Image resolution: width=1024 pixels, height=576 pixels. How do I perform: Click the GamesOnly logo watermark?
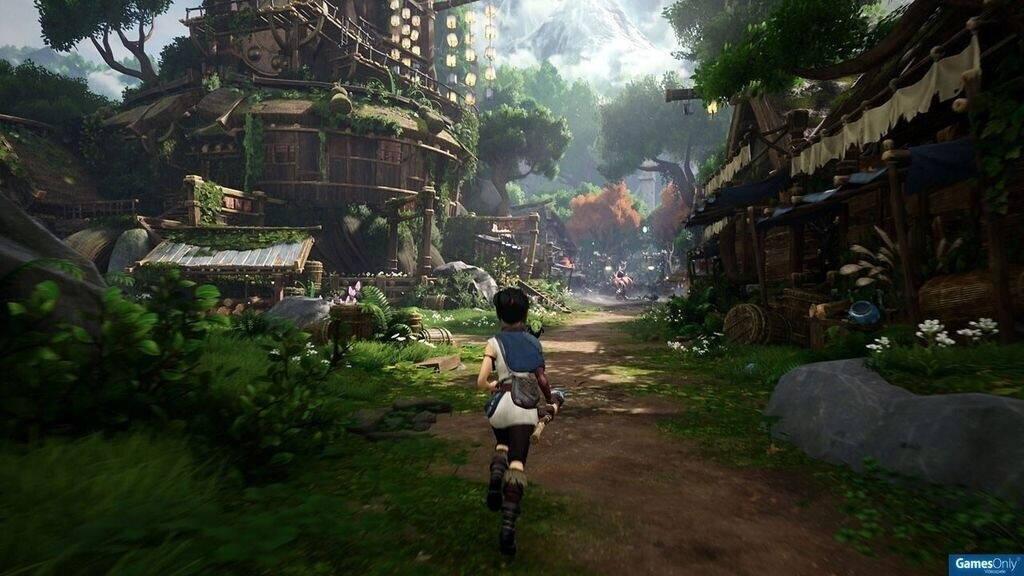(984, 565)
